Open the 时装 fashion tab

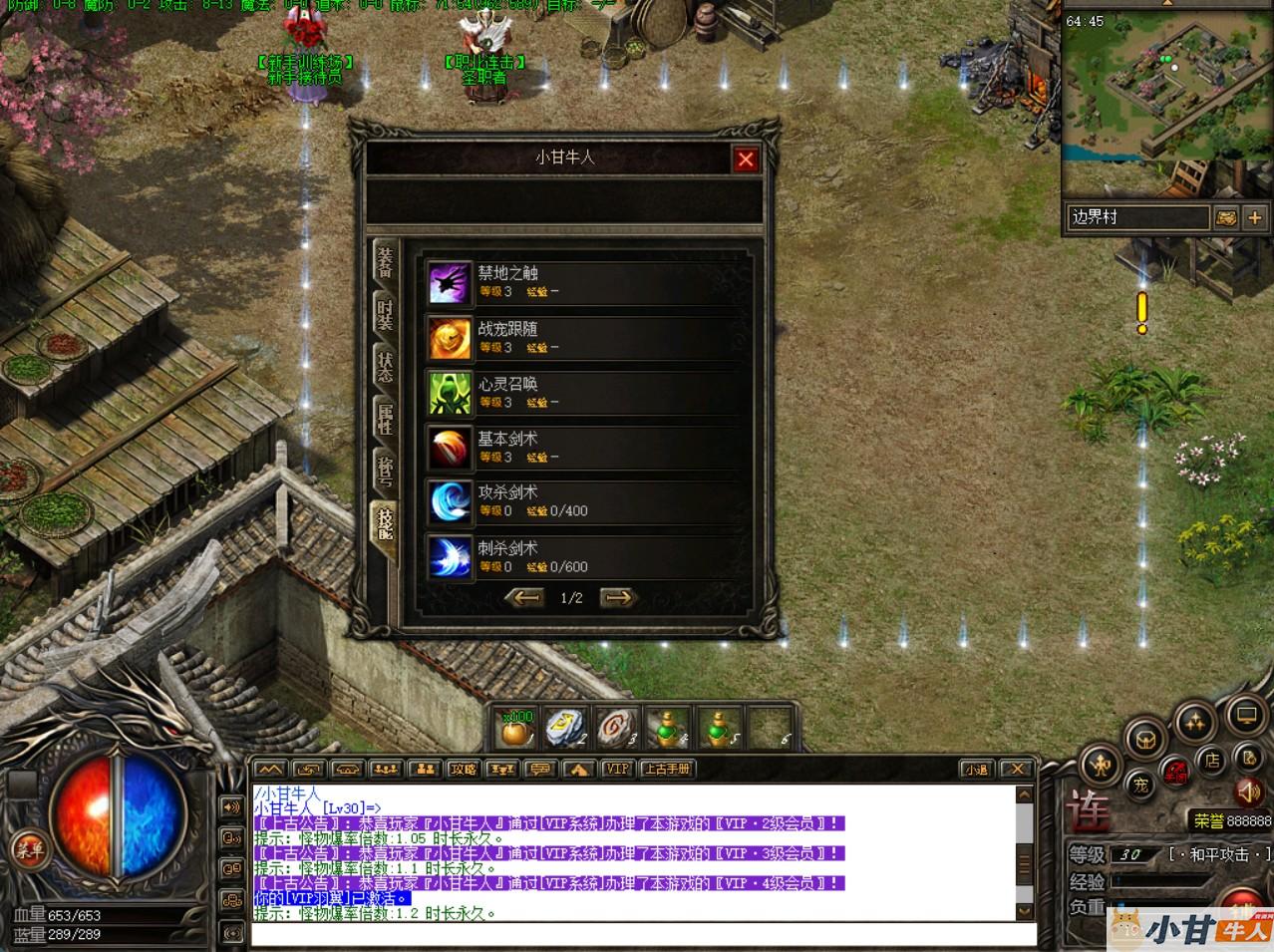(x=385, y=313)
